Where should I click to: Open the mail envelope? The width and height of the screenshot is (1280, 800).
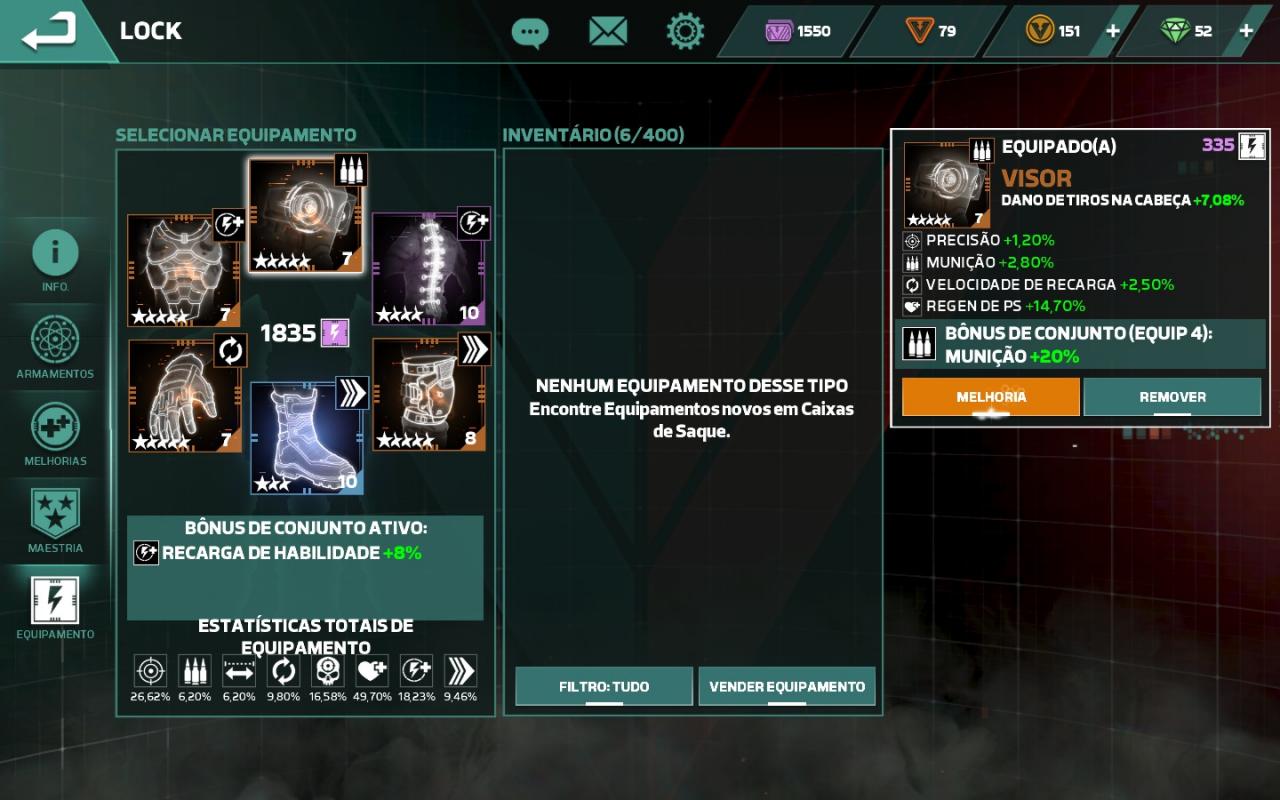point(607,32)
